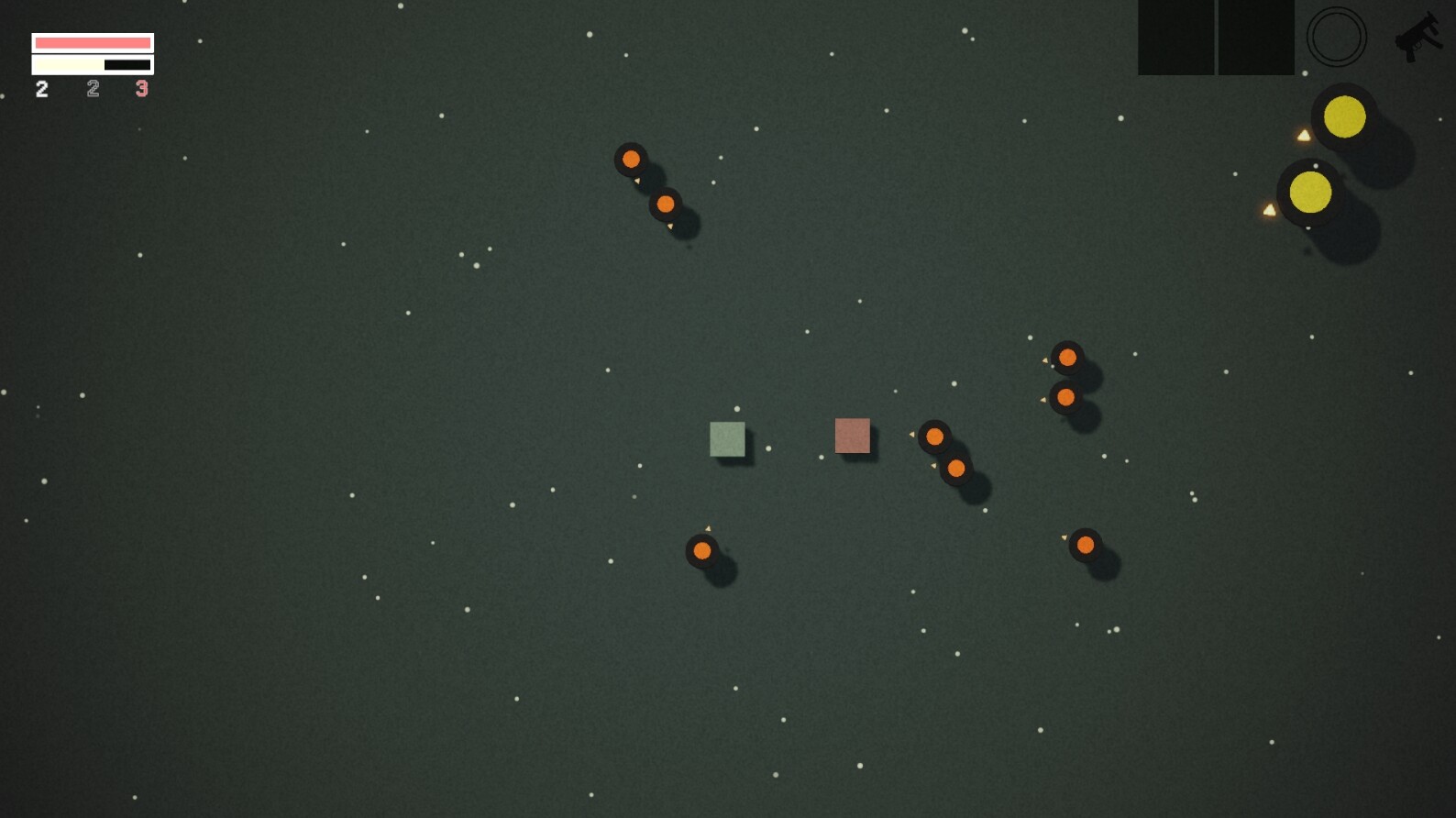Click the bottom-right enemy on the map
1456x818 pixels.
click(x=1085, y=545)
